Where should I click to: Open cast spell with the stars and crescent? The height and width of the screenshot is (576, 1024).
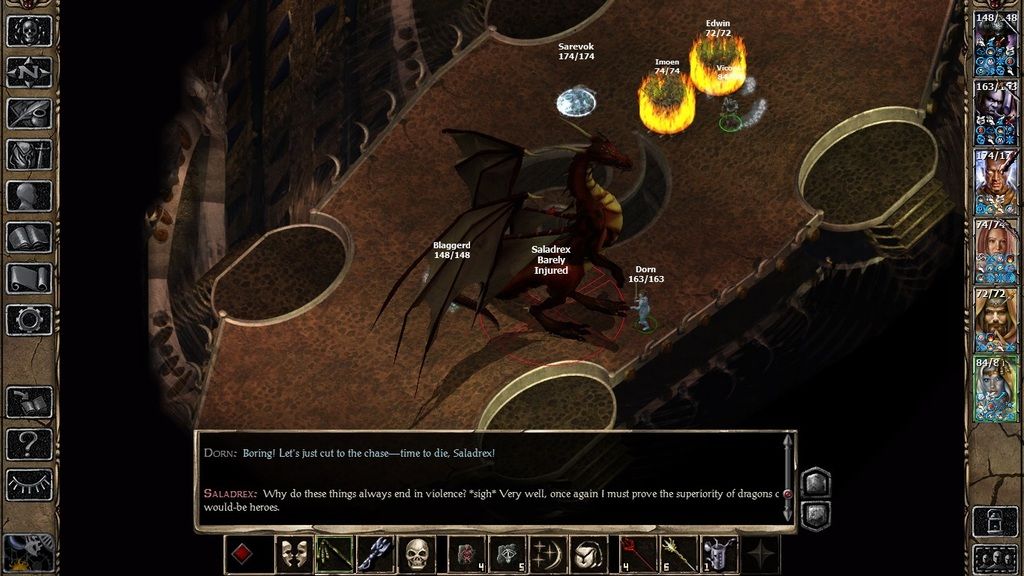(546, 554)
